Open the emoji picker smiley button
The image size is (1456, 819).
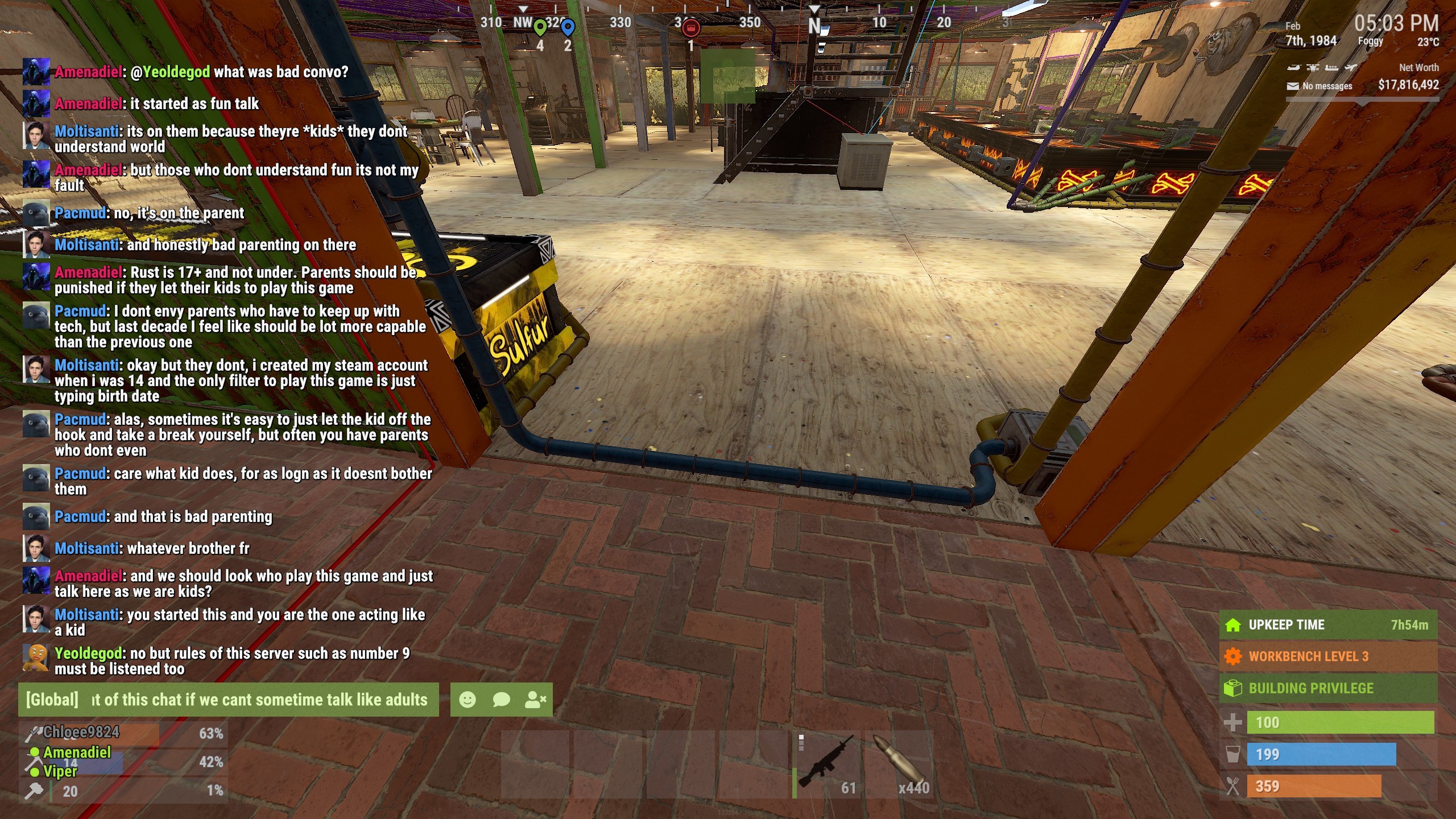468,700
